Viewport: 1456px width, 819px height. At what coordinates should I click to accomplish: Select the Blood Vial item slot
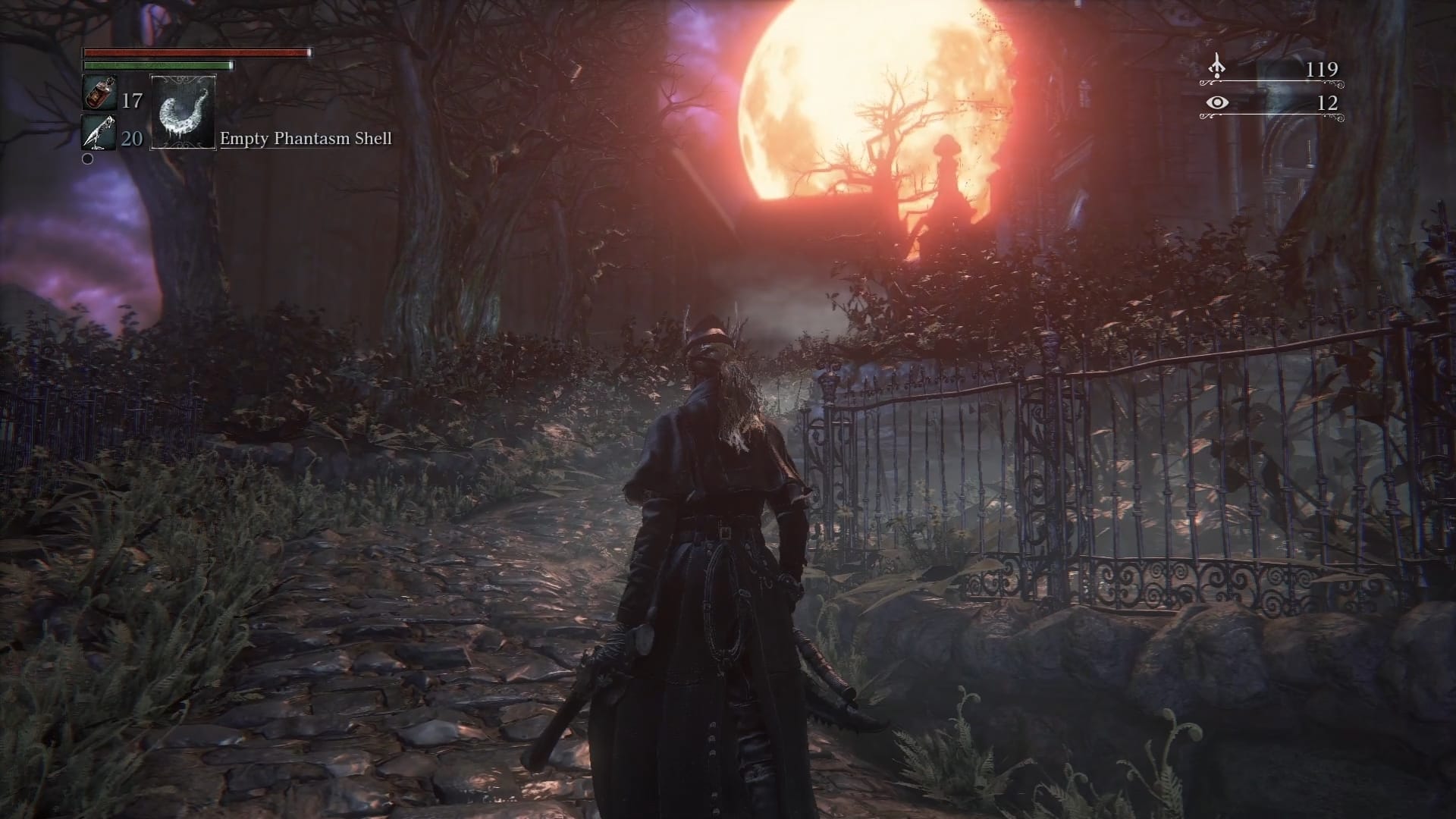coord(99,94)
